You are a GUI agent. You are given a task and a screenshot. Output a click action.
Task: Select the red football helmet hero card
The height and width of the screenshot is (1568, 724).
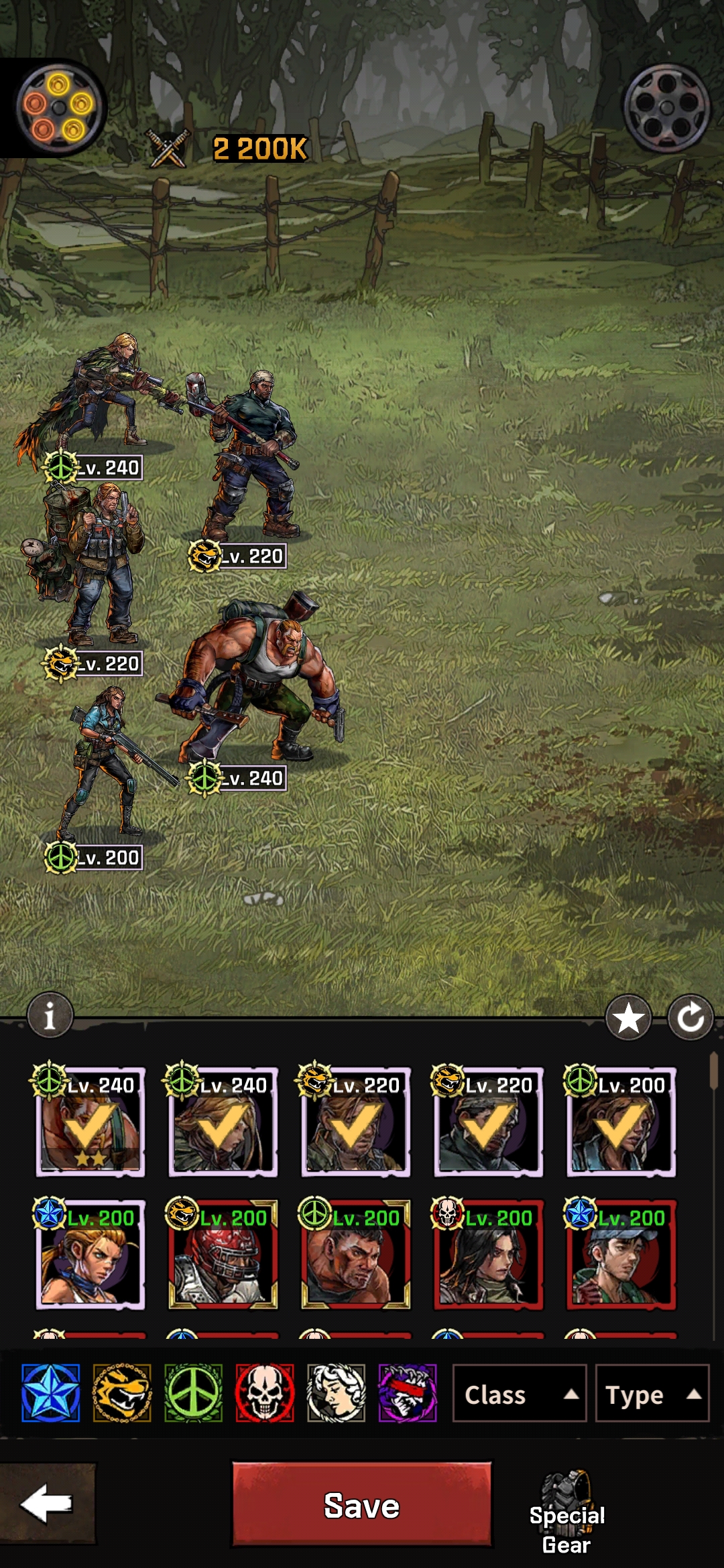pyautogui.click(x=223, y=1255)
